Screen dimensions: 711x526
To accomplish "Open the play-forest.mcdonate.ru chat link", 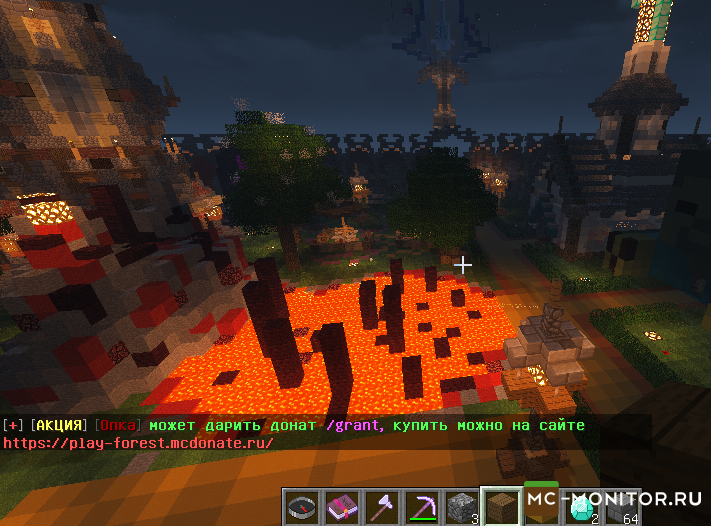I will (138, 443).
